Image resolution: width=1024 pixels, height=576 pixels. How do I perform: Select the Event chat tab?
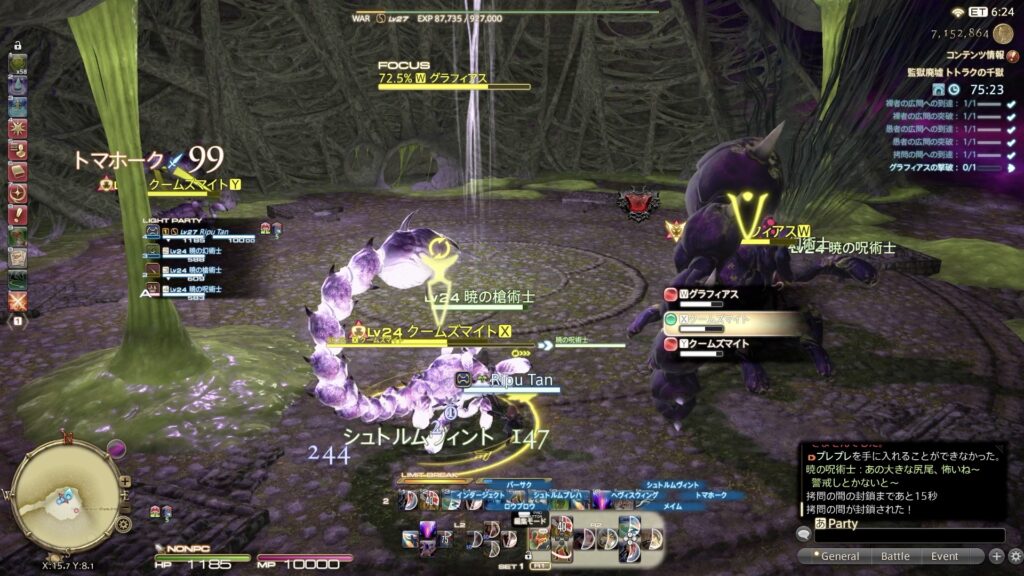pos(944,556)
